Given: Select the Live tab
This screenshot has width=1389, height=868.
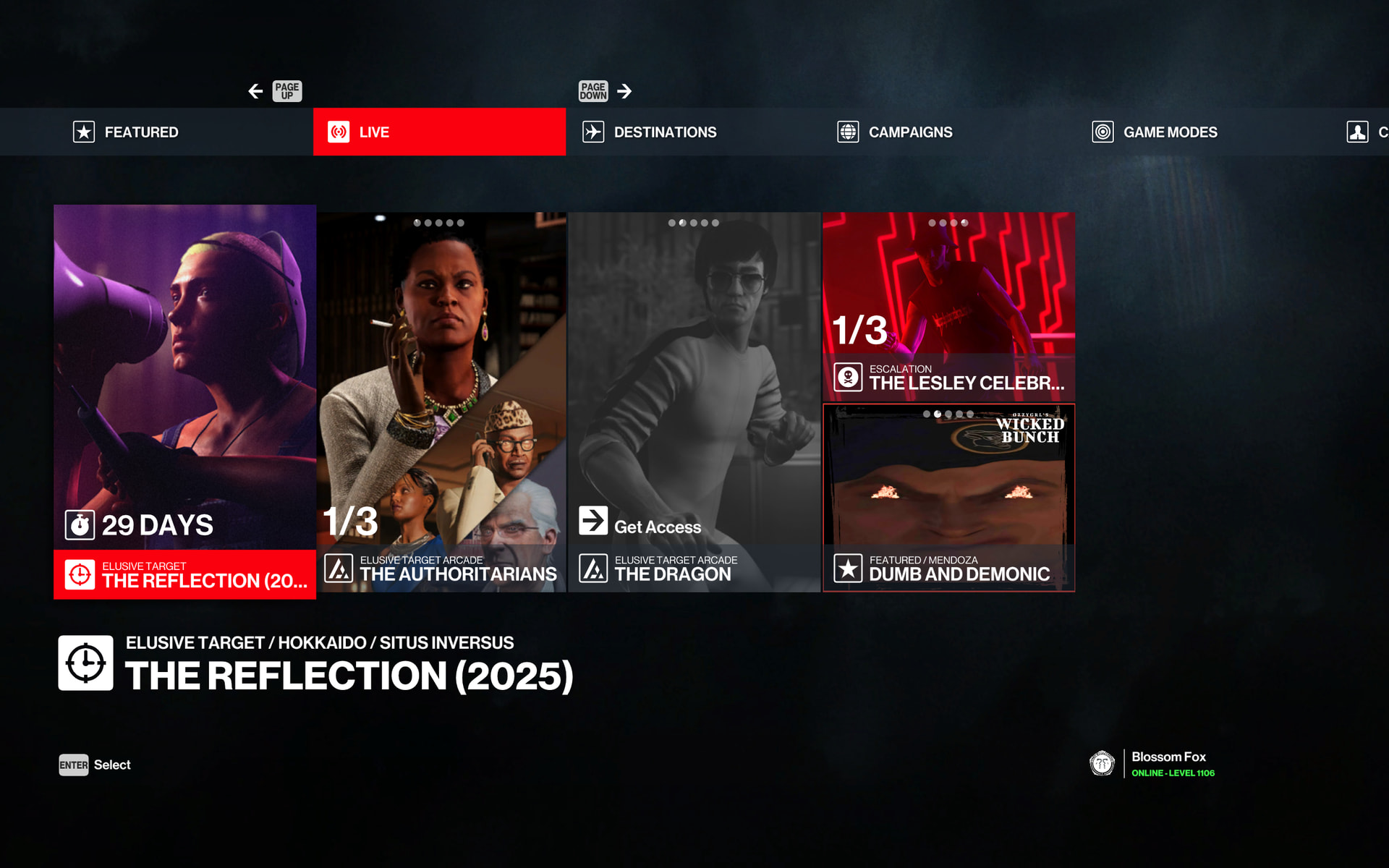Looking at the screenshot, I should 438,132.
